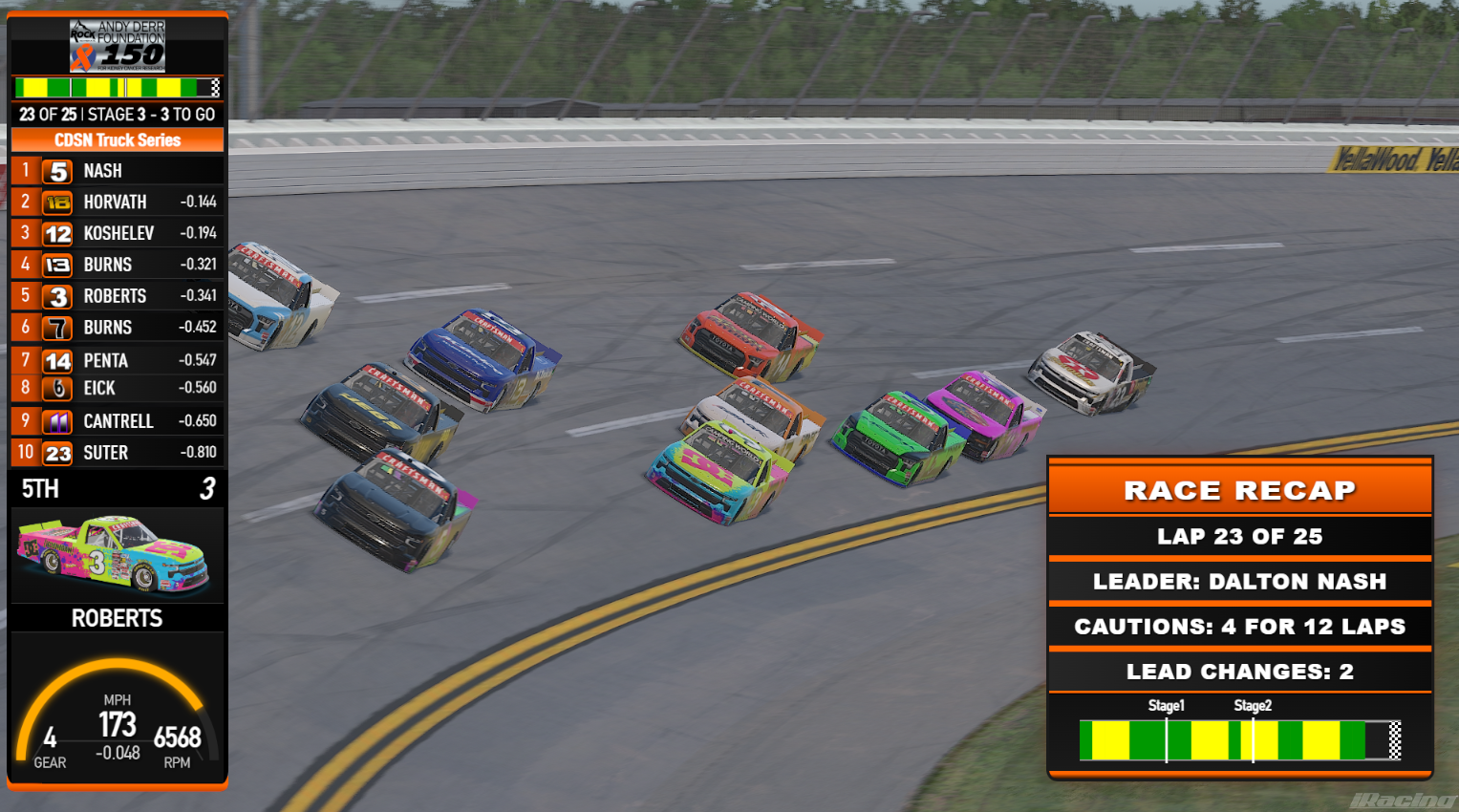Viewport: 1459px width, 812px height.
Task: Click the #12 number badge for KOSHELEV
Action: pyautogui.click(x=57, y=233)
